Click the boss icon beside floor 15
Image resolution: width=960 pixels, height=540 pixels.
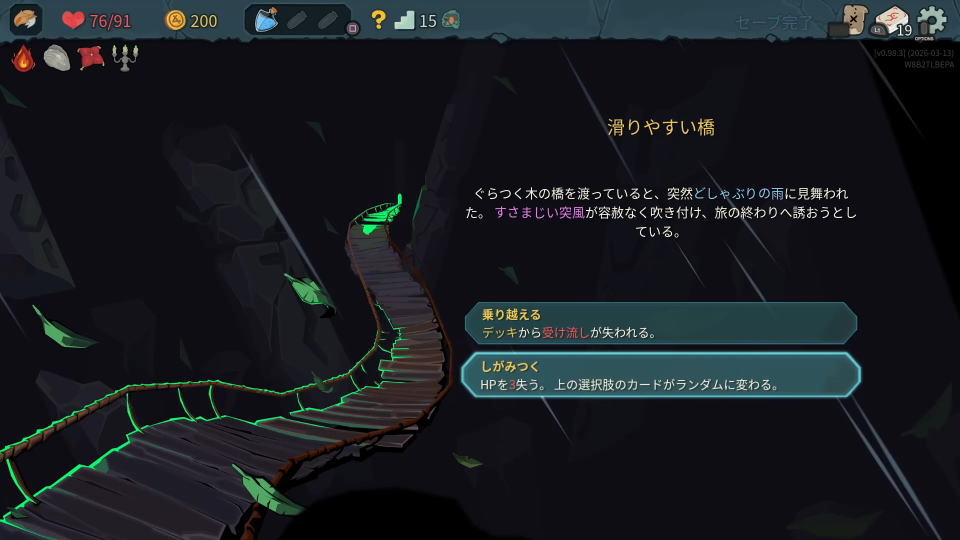point(451,20)
